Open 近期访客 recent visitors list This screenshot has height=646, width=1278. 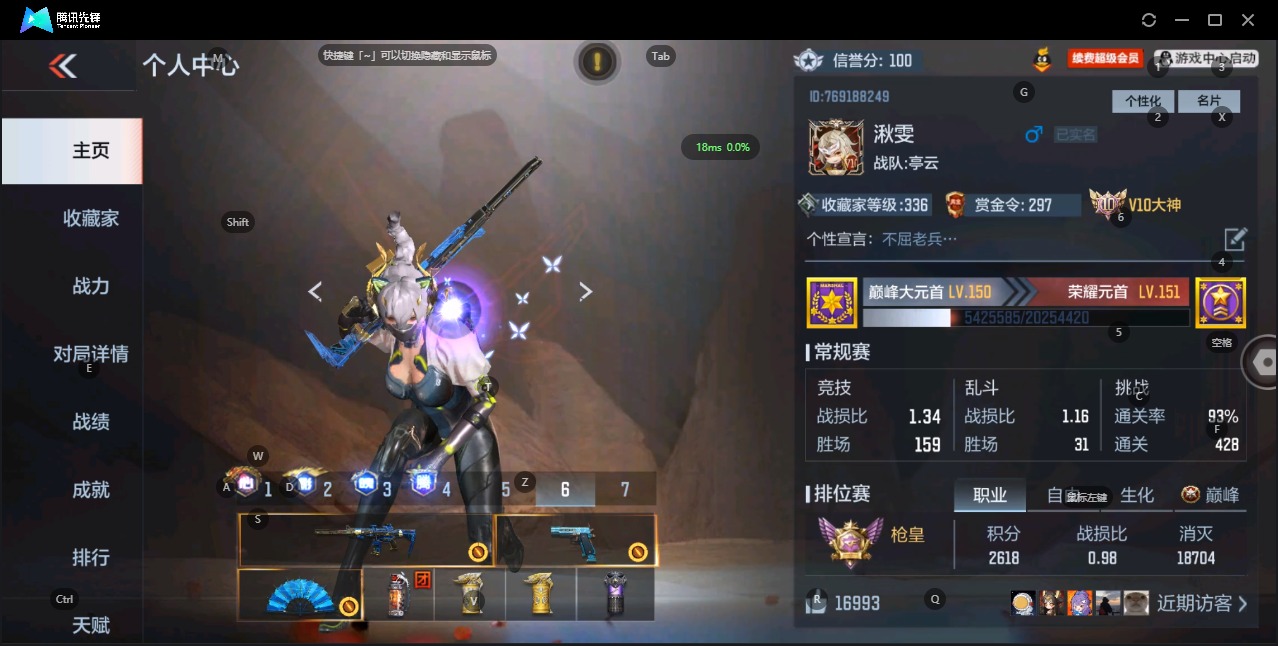1201,603
